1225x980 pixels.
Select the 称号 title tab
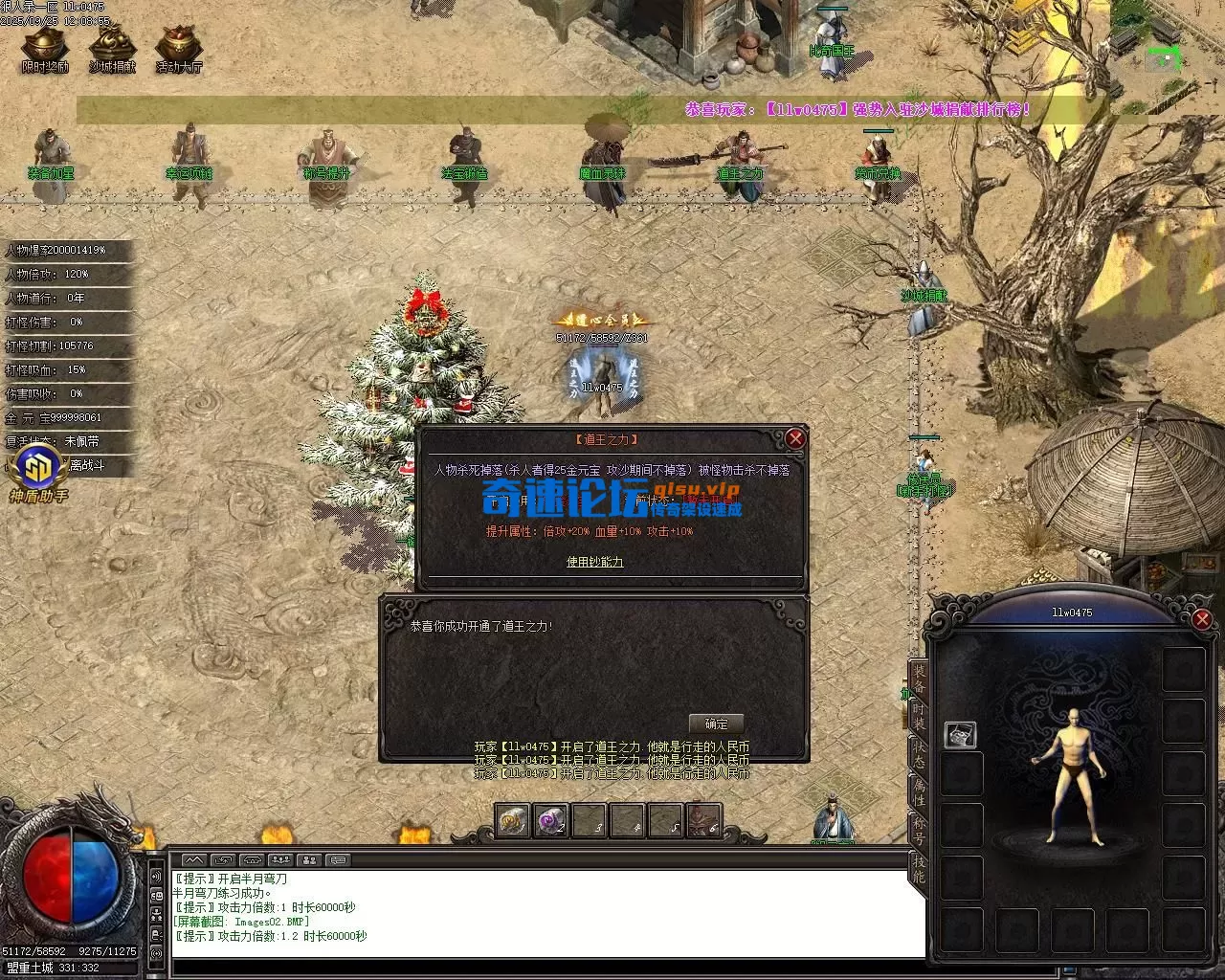point(918,829)
